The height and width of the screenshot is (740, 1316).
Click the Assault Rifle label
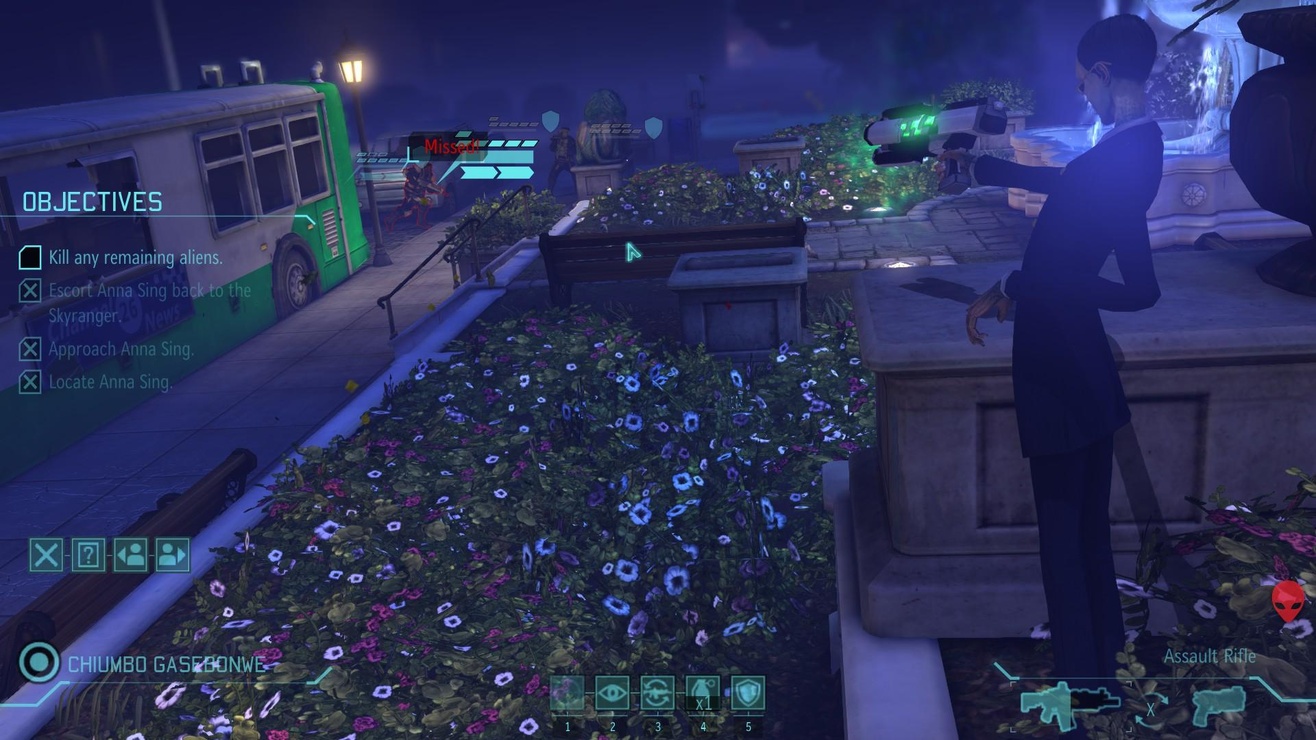tap(1209, 656)
